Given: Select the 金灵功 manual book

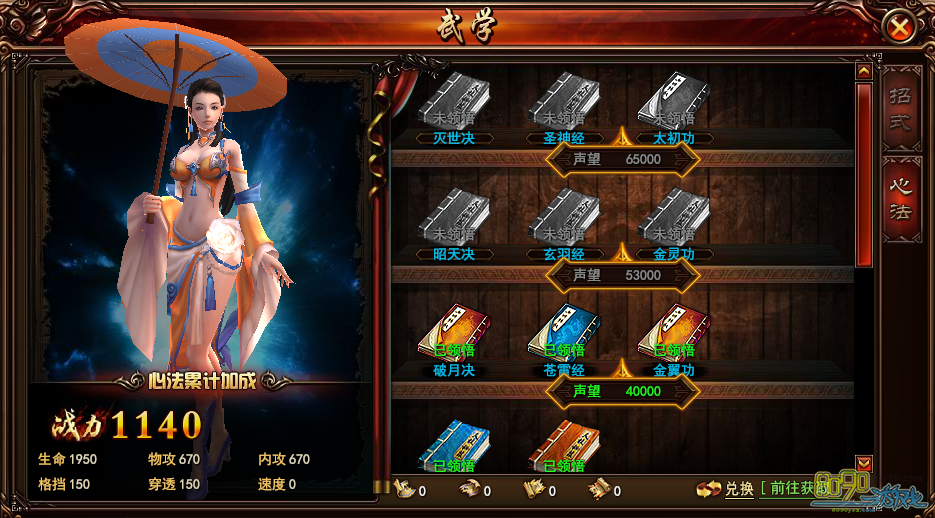Looking at the screenshot, I should click(x=674, y=216).
